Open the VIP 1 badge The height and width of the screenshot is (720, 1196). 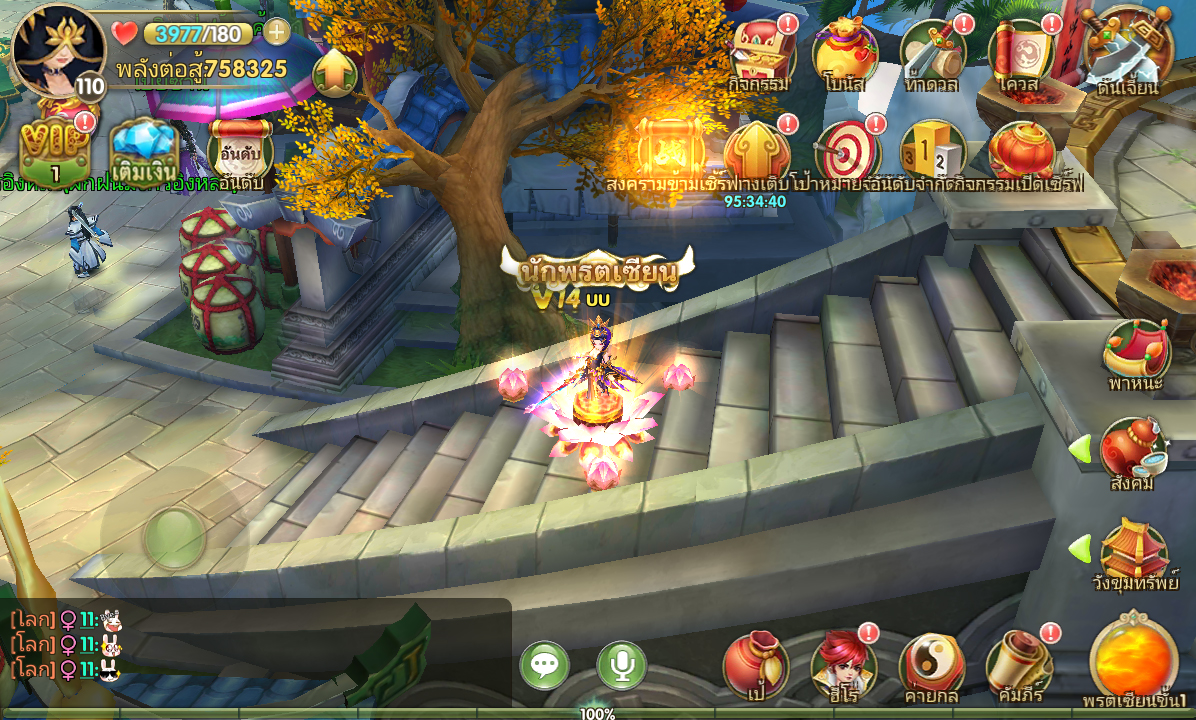click(x=53, y=152)
